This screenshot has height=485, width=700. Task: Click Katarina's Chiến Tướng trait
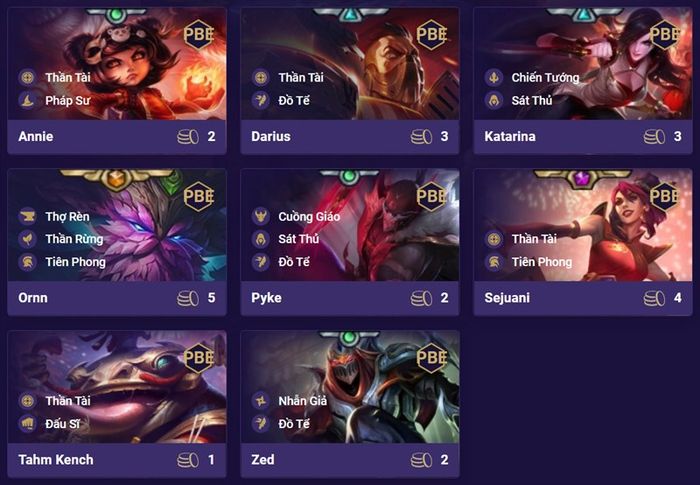(x=545, y=77)
